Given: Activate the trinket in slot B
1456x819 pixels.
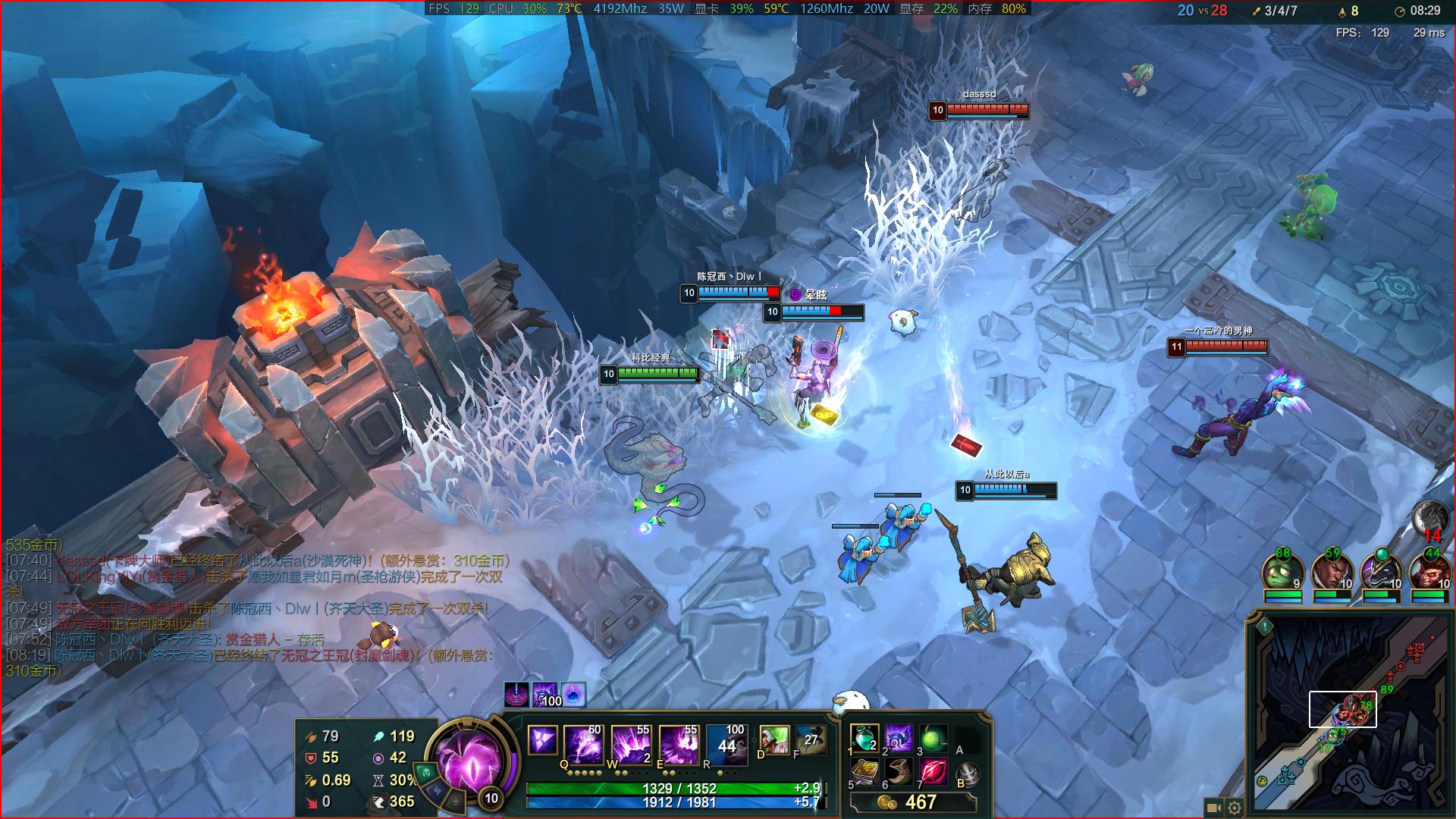Looking at the screenshot, I should coord(968,774).
